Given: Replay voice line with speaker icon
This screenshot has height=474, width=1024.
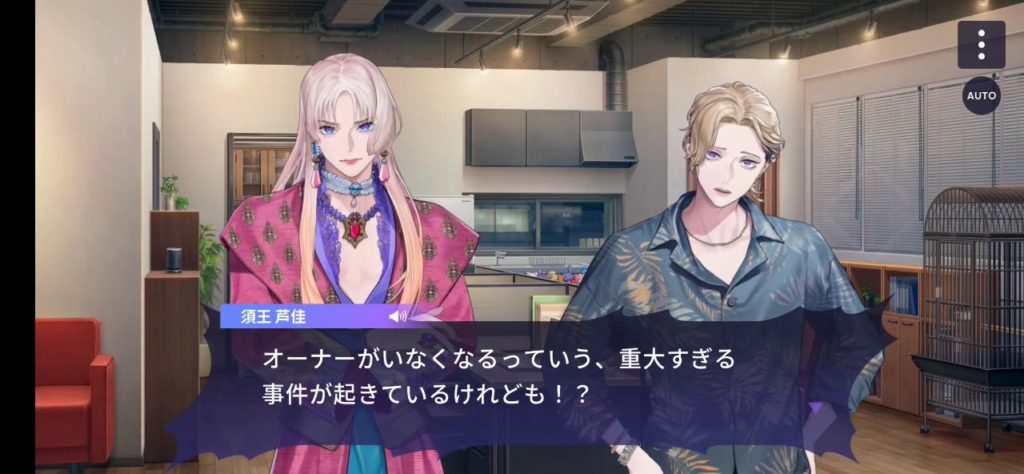Looking at the screenshot, I should [398, 316].
